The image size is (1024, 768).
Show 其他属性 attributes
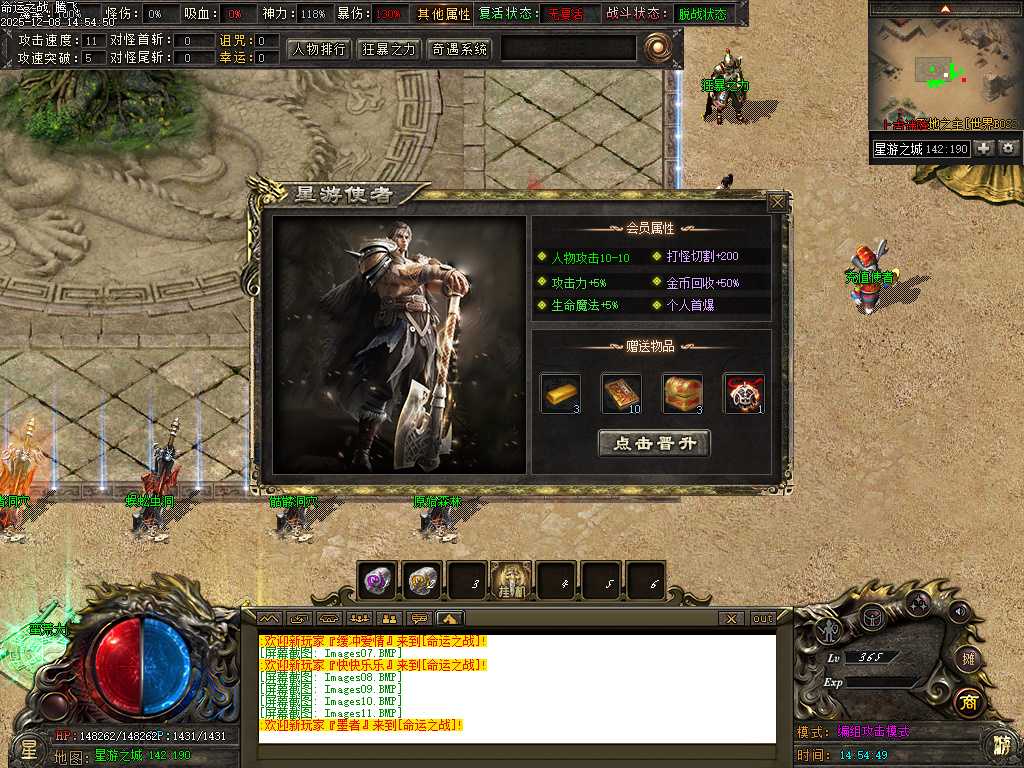(444, 14)
